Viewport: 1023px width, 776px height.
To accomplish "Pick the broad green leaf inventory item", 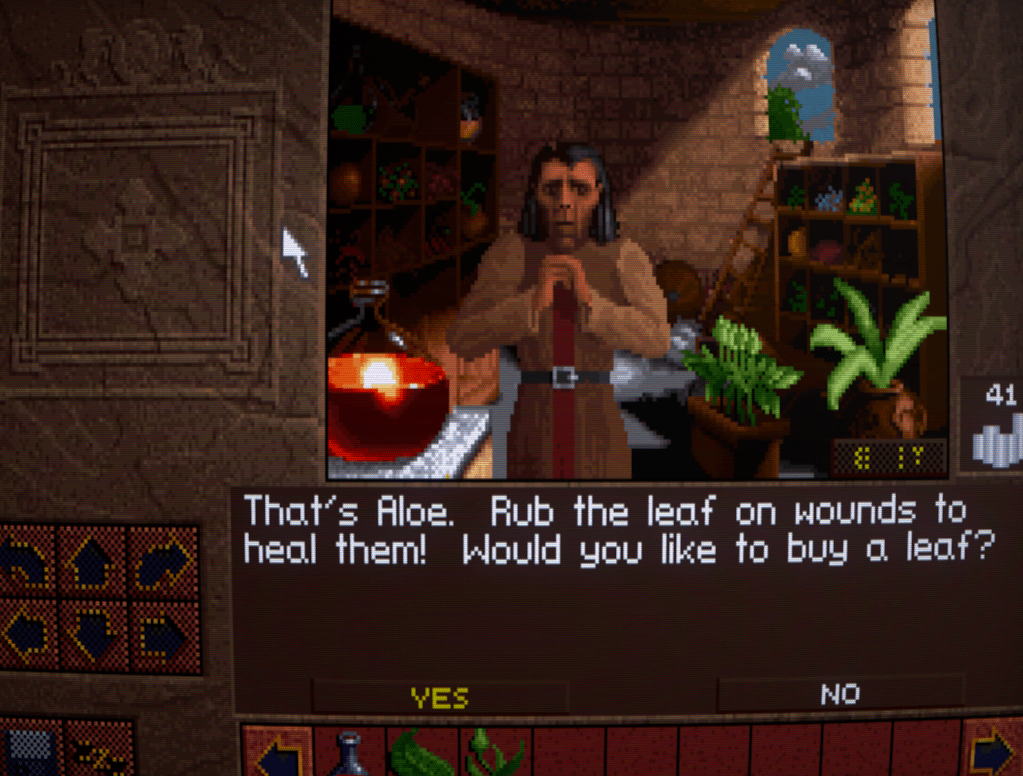I will (x=421, y=753).
